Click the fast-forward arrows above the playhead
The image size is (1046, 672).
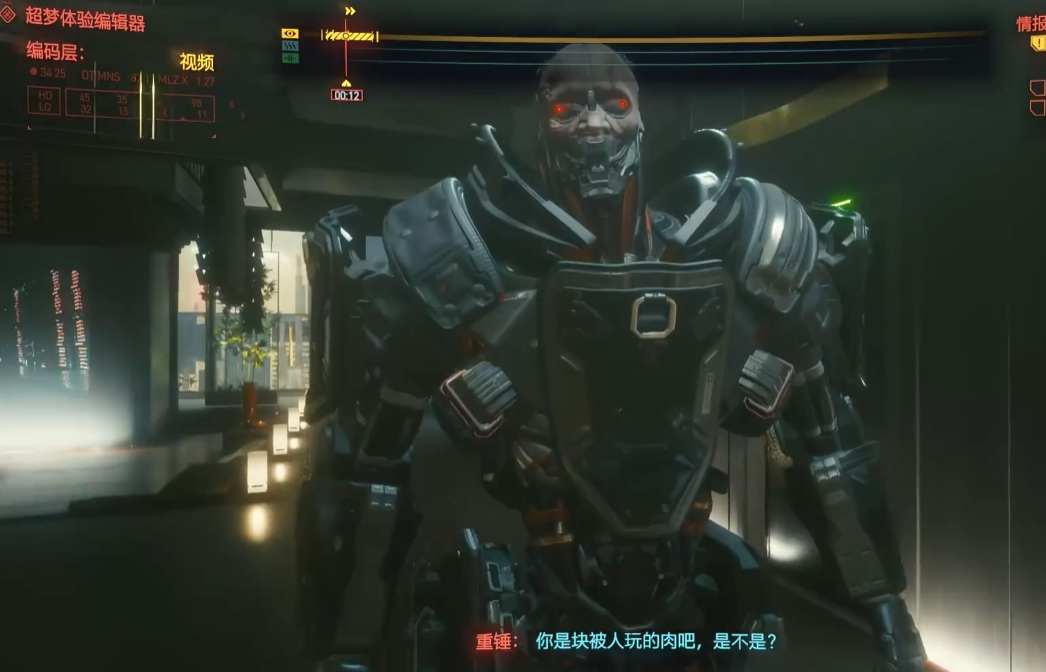(350, 11)
